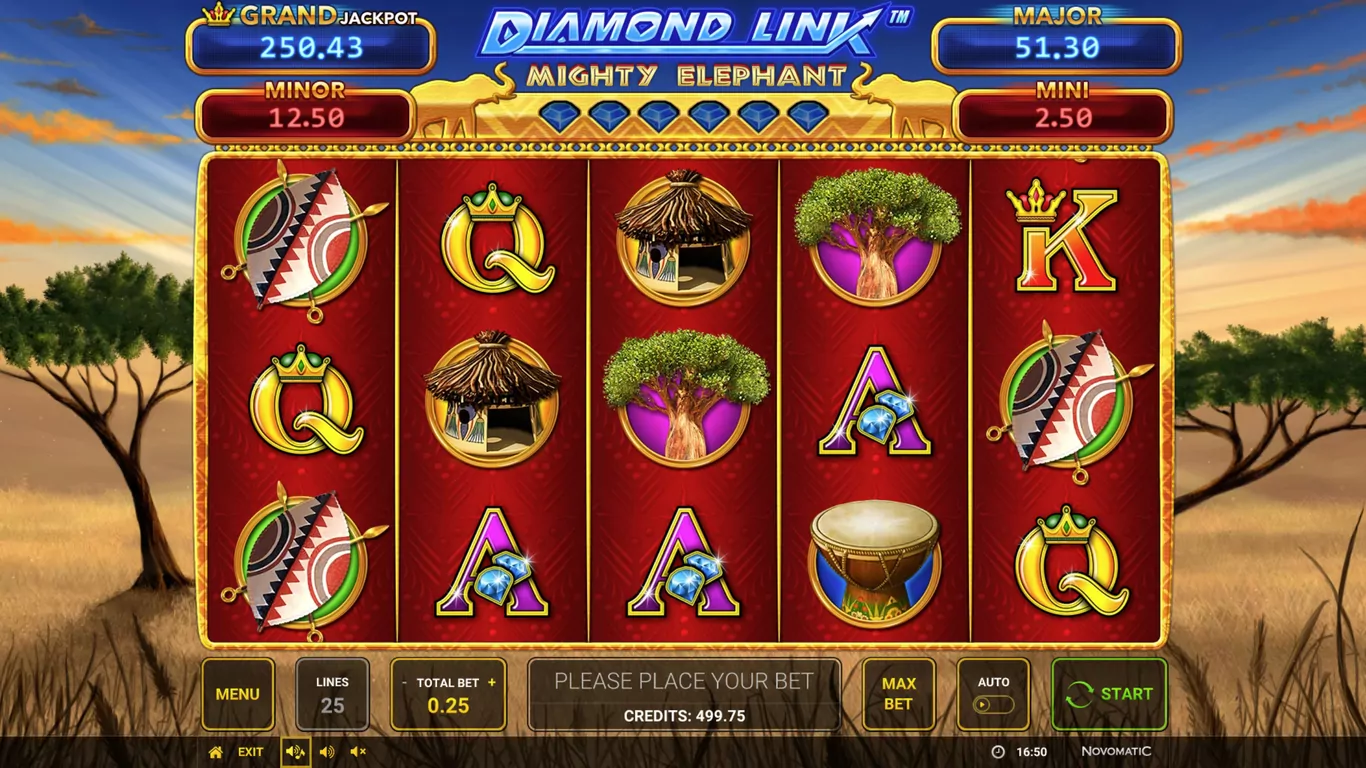Open the yellow MENU button
The height and width of the screenshot is (768, 1366).
(238, 694)
